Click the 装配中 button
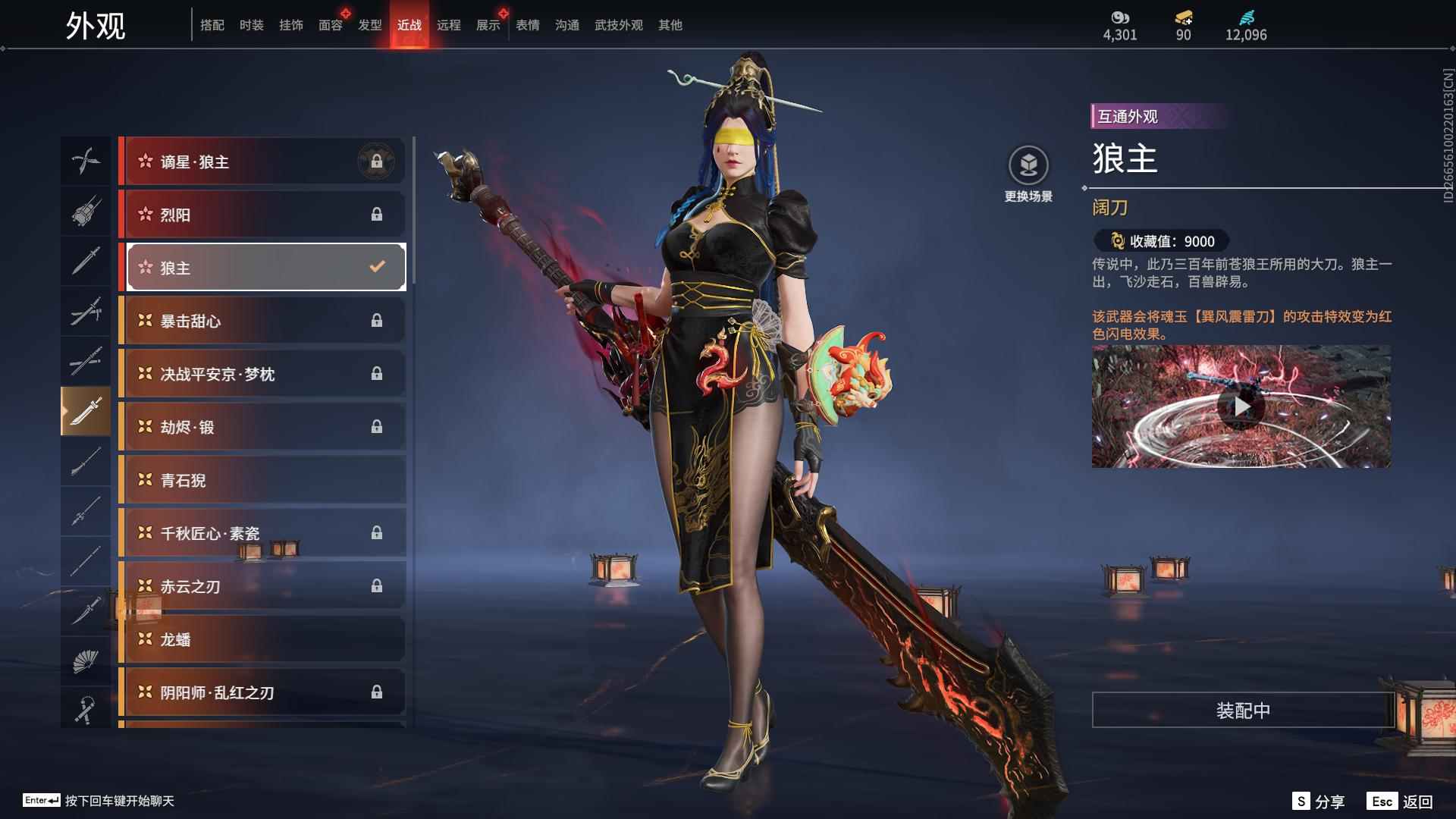 click(x=1241, y=711)
